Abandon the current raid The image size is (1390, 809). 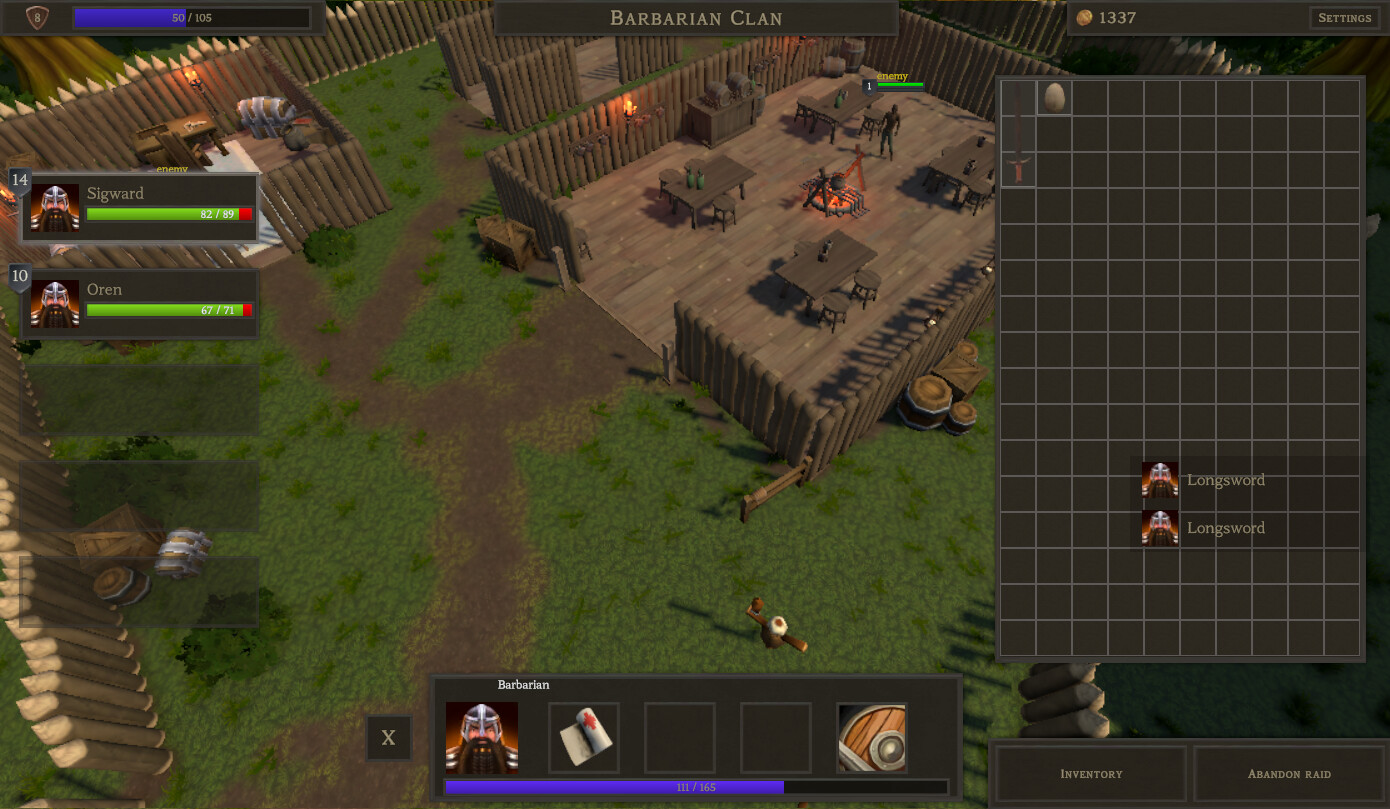click(x=1289, y=773)
